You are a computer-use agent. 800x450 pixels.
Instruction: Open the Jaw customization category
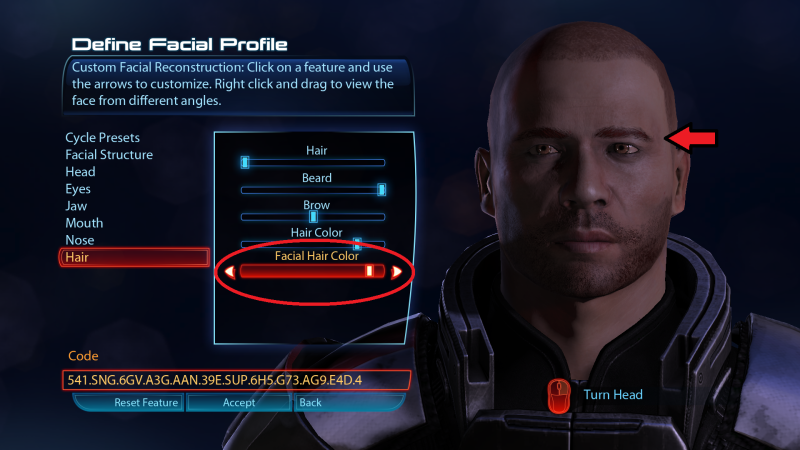pos(77,206)
